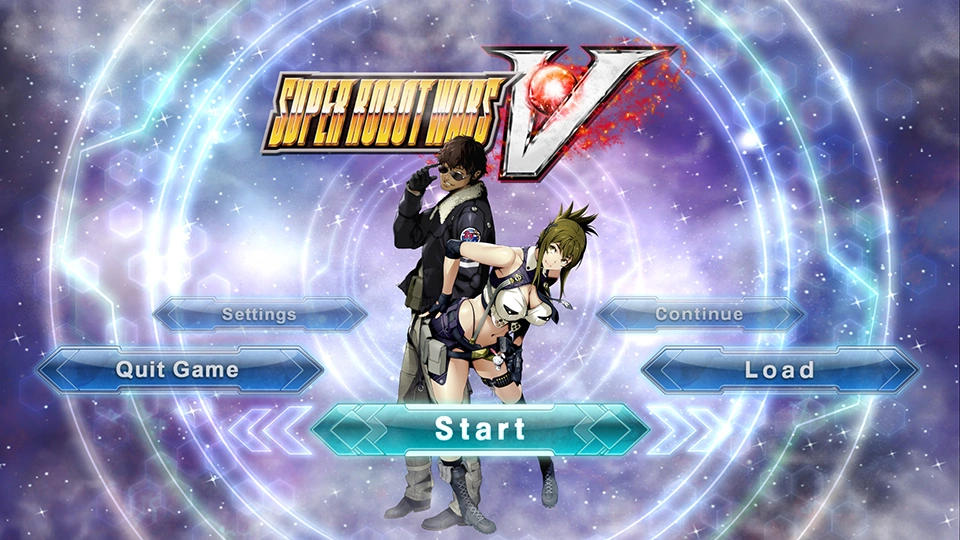This screenshot has width=960, height=540.
Task: Click the Continue option
Action: (699, 314)
